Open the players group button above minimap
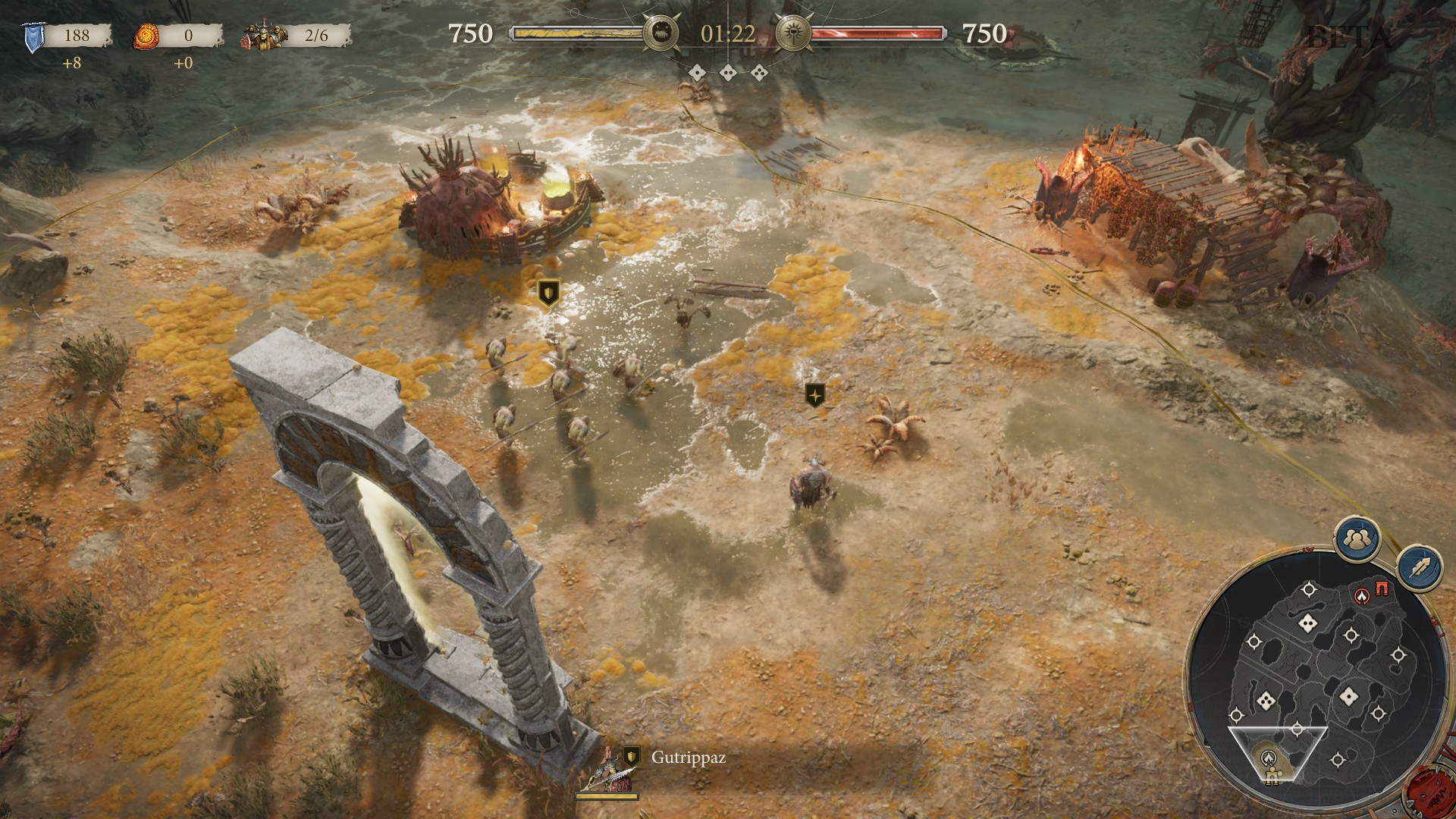Image resolution: width=1456 pixels, height=819 pixels. point(1357,539)
